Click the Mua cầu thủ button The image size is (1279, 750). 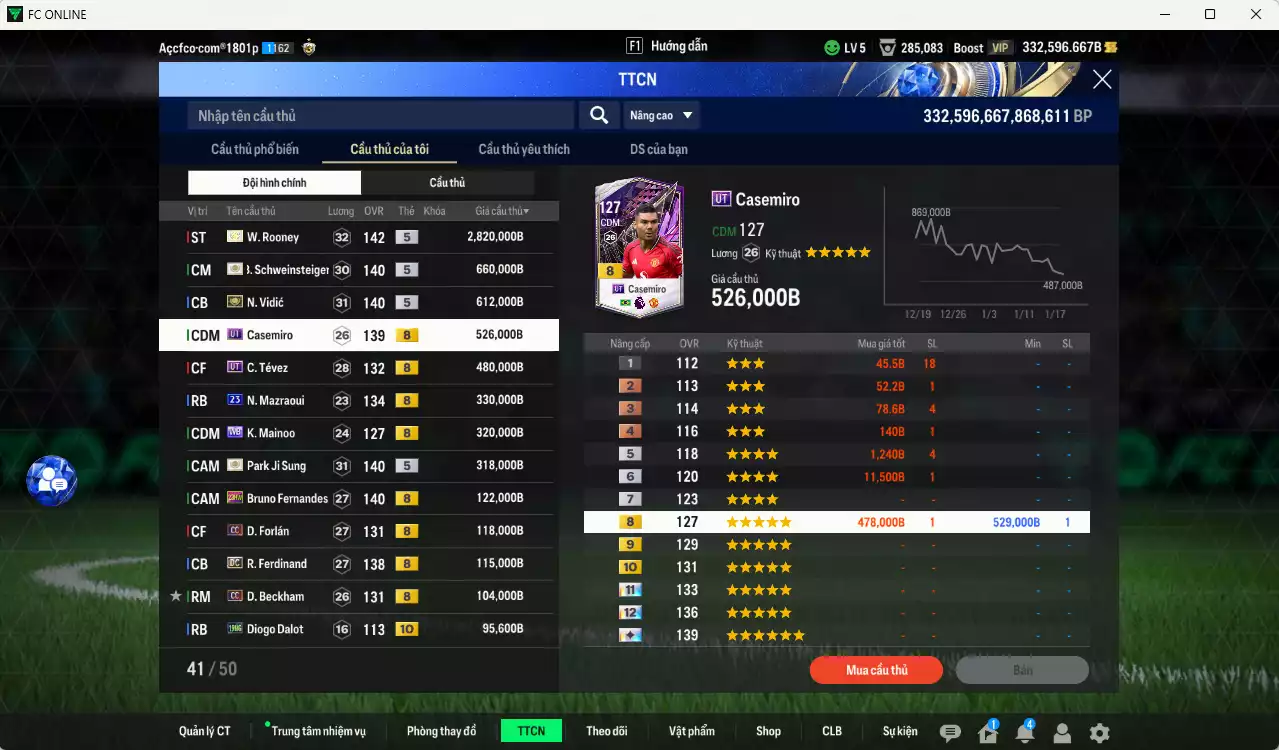point(876,670)
